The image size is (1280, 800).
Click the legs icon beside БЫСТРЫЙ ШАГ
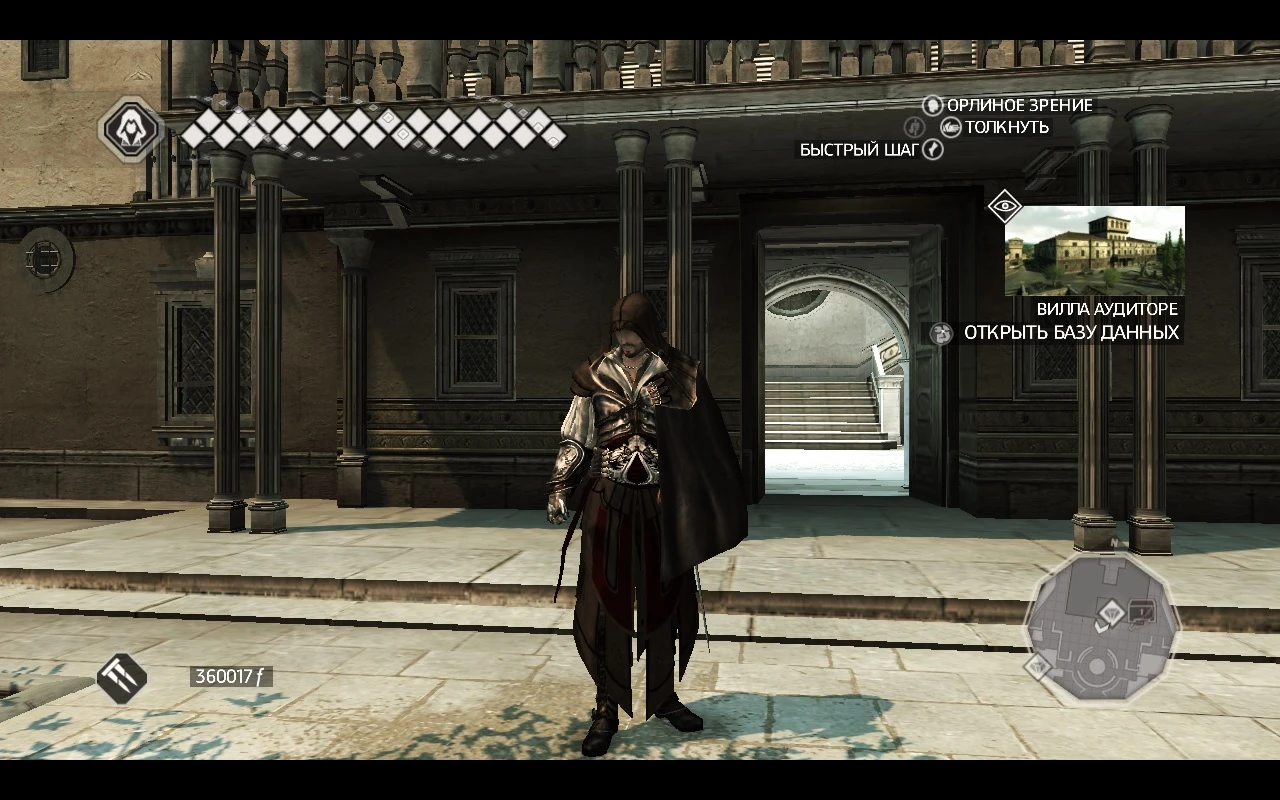932,148
